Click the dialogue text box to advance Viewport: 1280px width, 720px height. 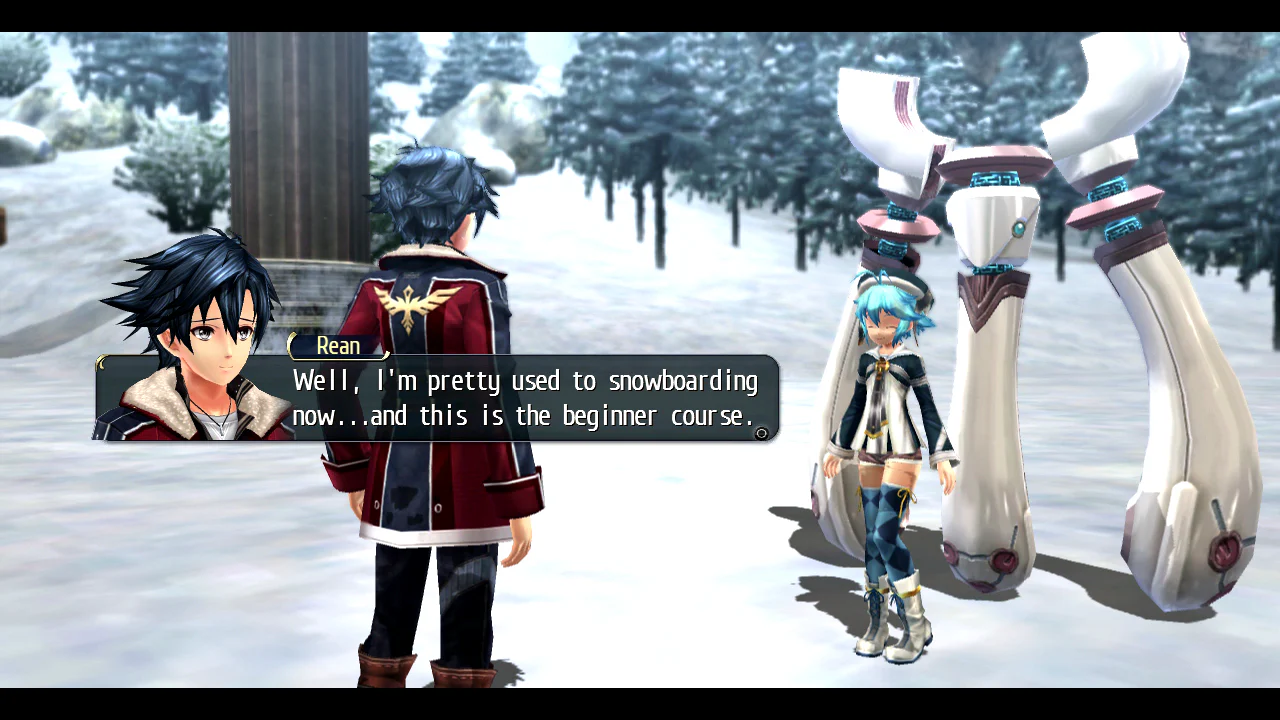point(520,400)
